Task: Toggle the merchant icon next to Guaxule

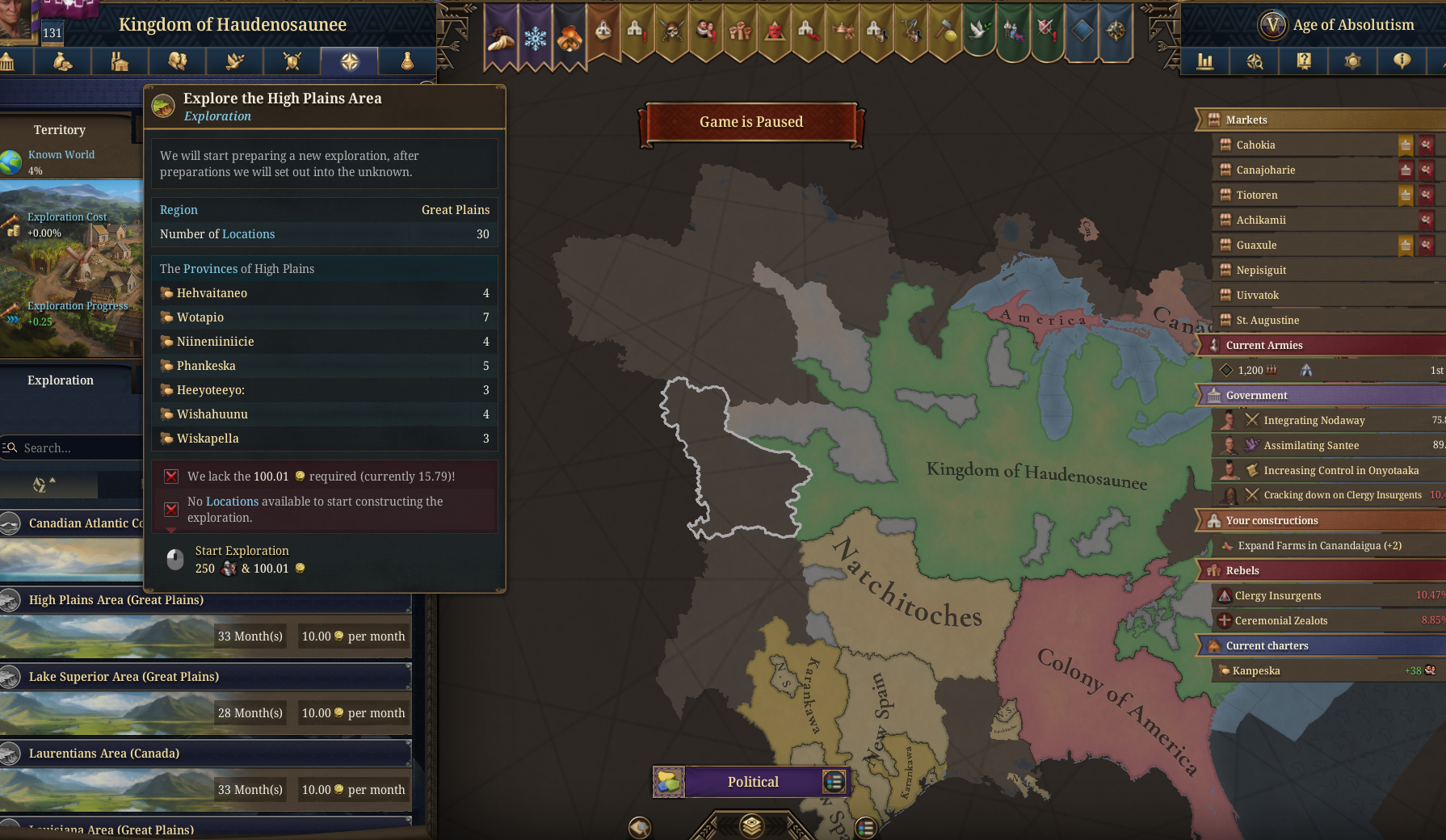Action: 1425,245
